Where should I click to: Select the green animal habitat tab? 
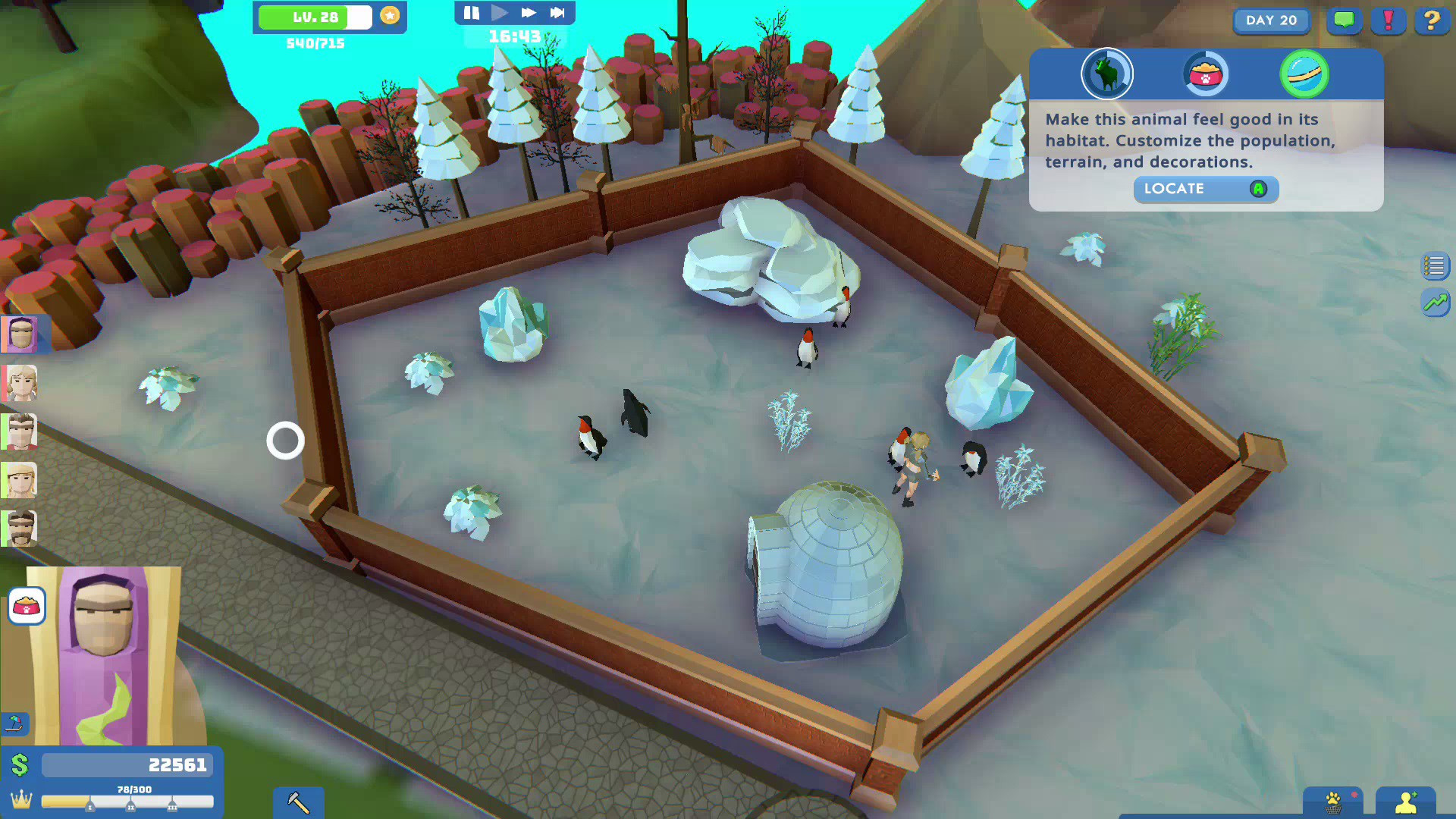(x=1106, y=74)
